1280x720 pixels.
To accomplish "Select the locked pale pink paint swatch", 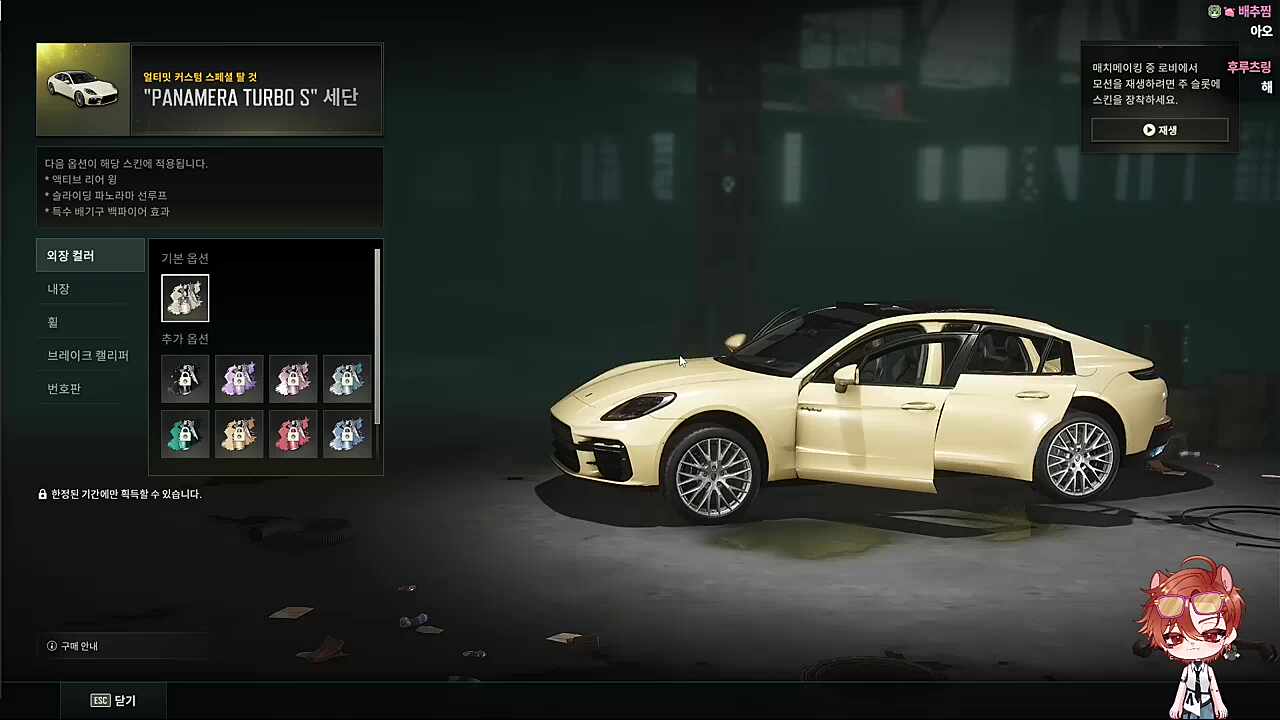I will 293,379.
